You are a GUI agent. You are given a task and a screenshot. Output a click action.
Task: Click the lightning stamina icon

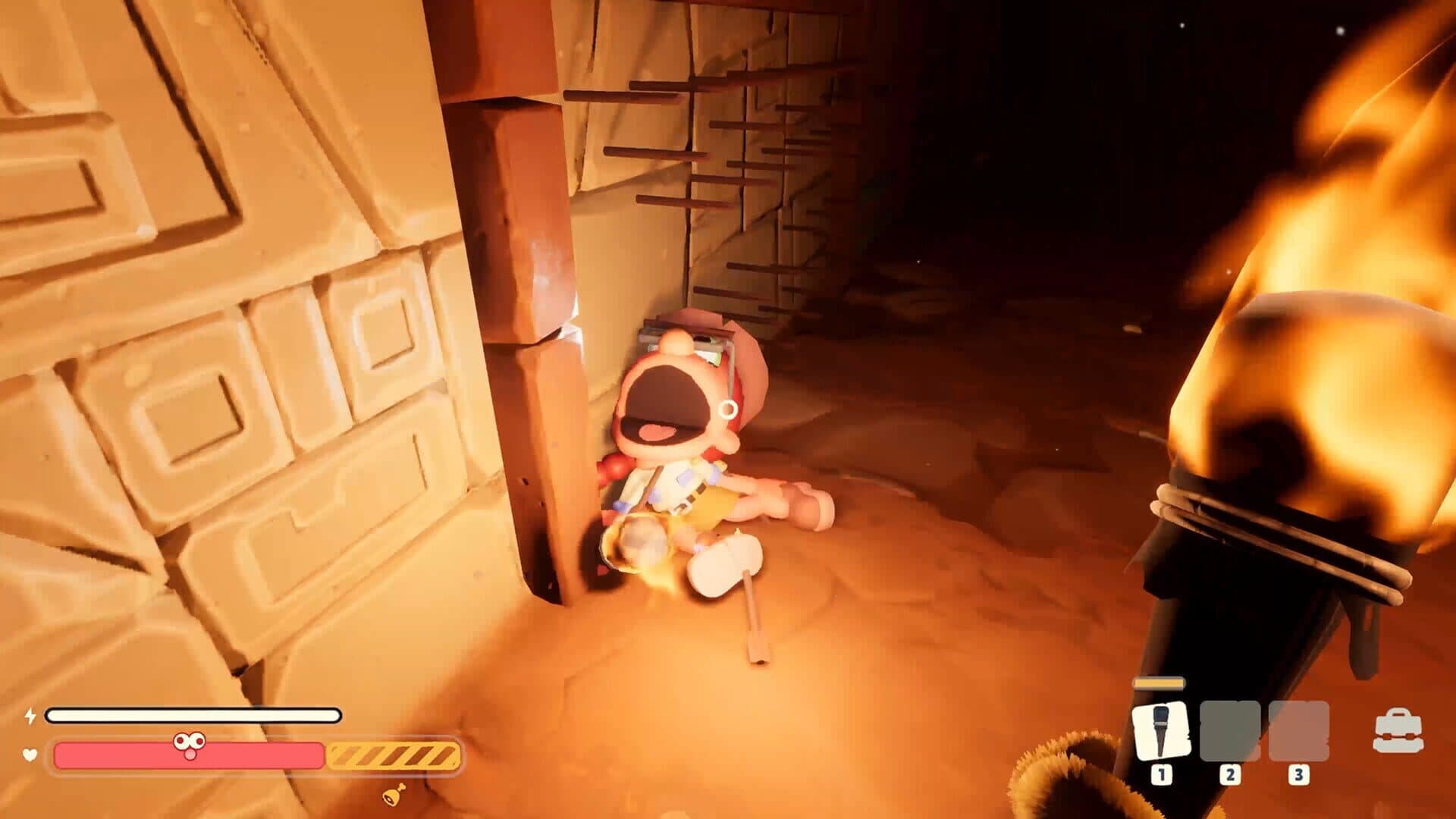click(30, 714)
